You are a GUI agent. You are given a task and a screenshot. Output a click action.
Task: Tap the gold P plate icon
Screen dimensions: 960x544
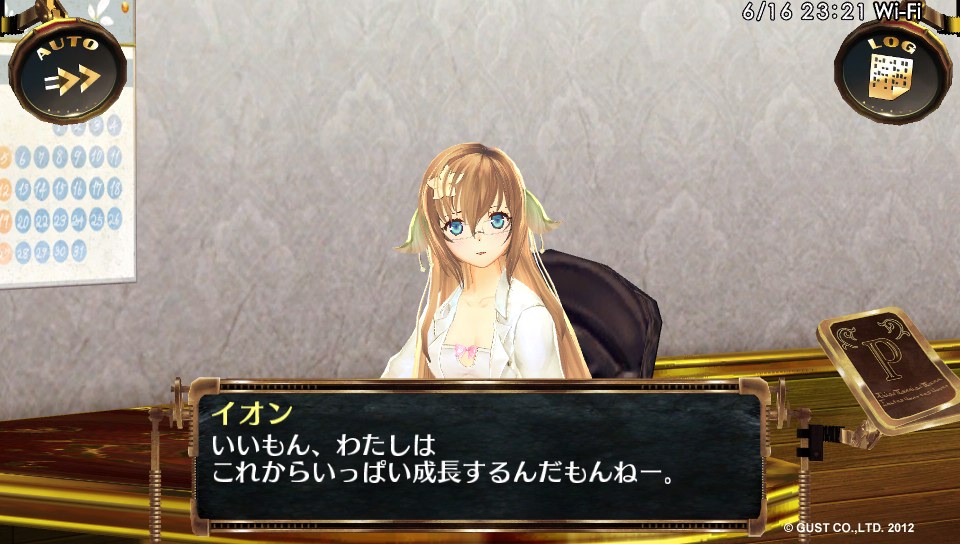888,367
